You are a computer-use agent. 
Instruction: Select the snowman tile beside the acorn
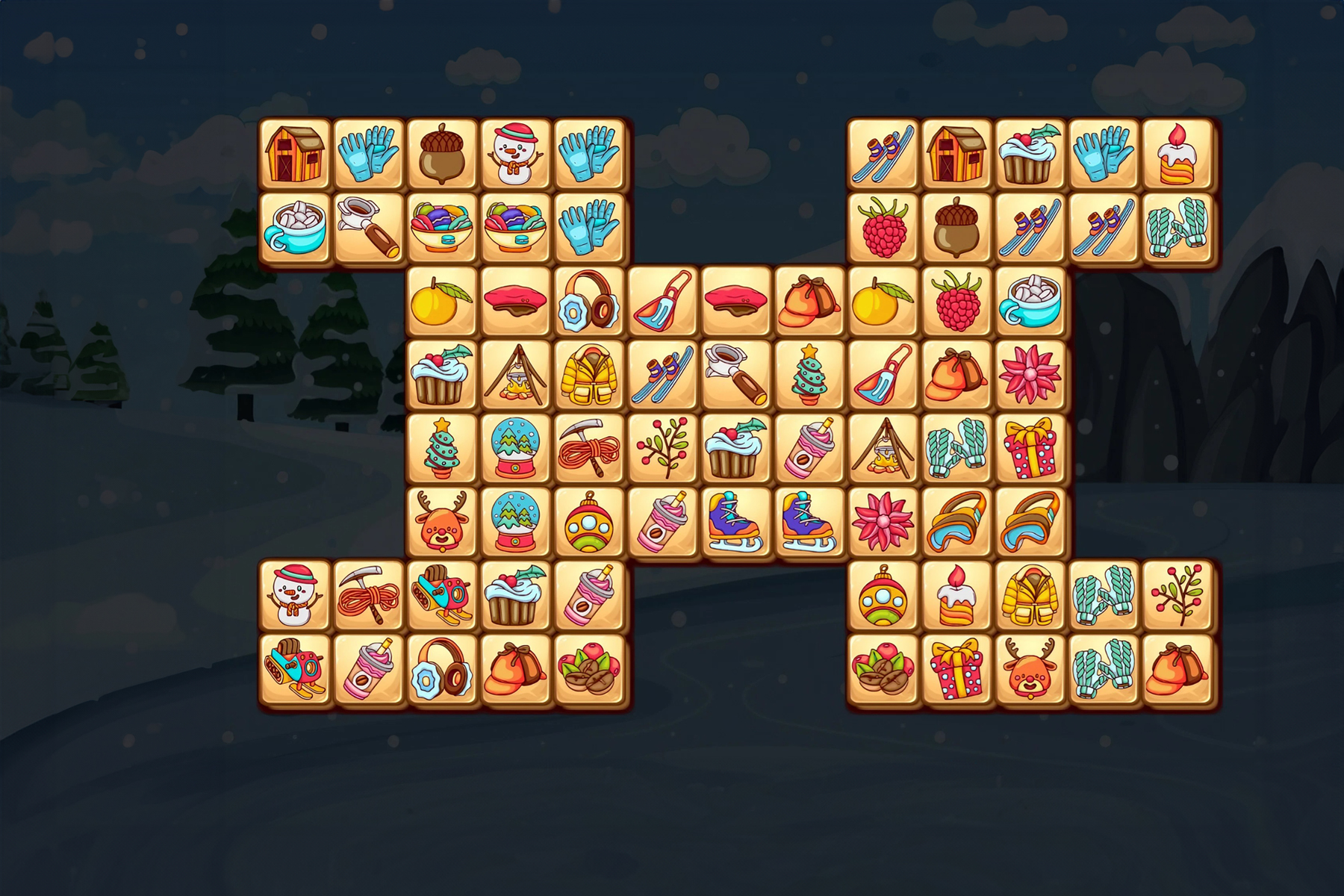(515, 153)
